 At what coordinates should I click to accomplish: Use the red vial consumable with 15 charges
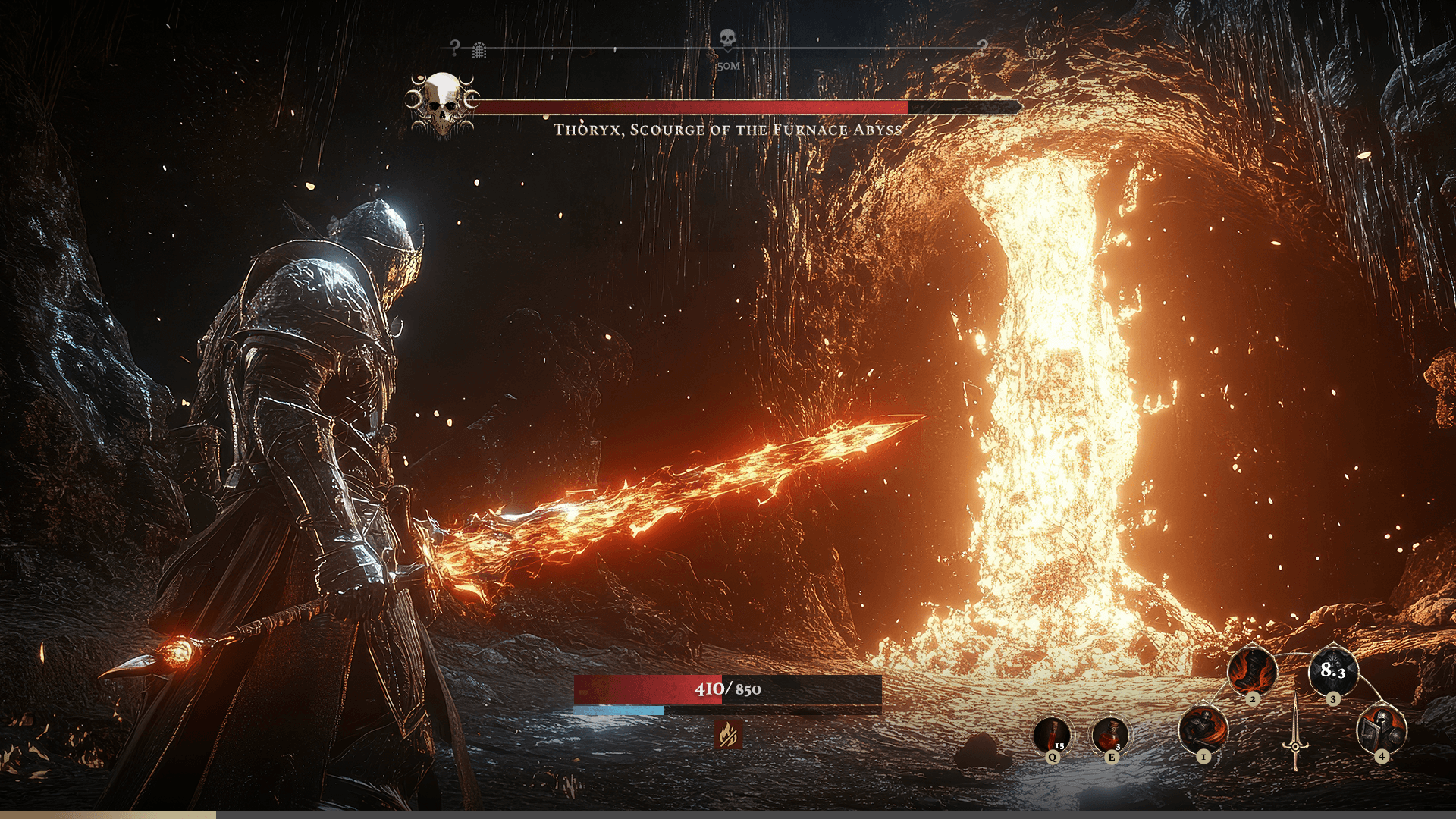[x=1052, y=734]
